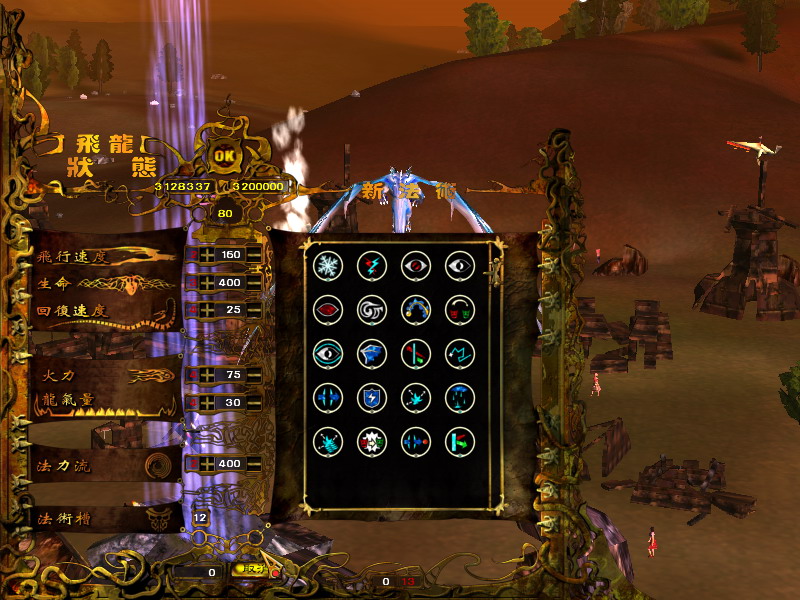Screen dimensions: 800x600
Task: Select the cyan-ringed eye spell icon
Action: click(327, 353)
